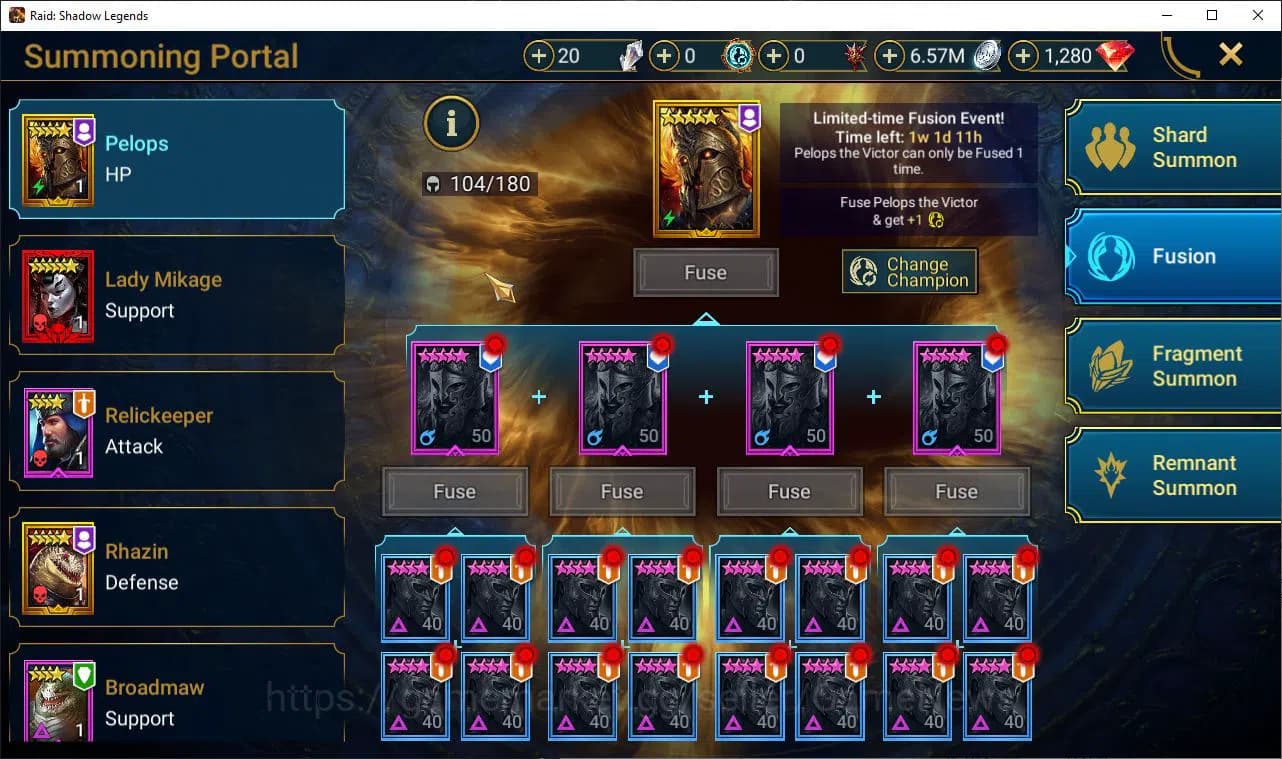
Task: Expand the Fusion section on the right
Action: point(1172,256)
